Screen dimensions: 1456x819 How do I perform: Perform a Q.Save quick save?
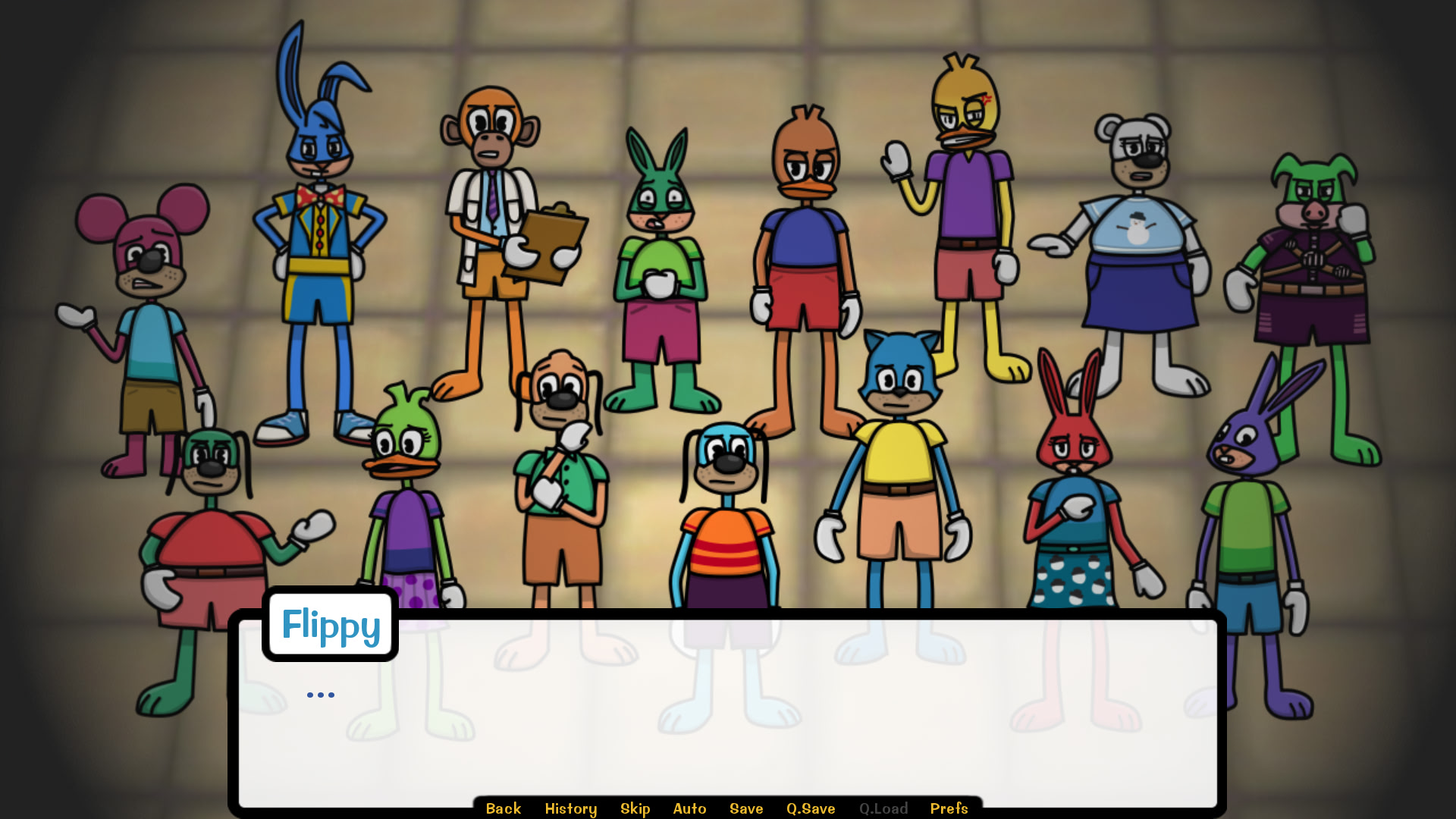(x=810, y=808)
